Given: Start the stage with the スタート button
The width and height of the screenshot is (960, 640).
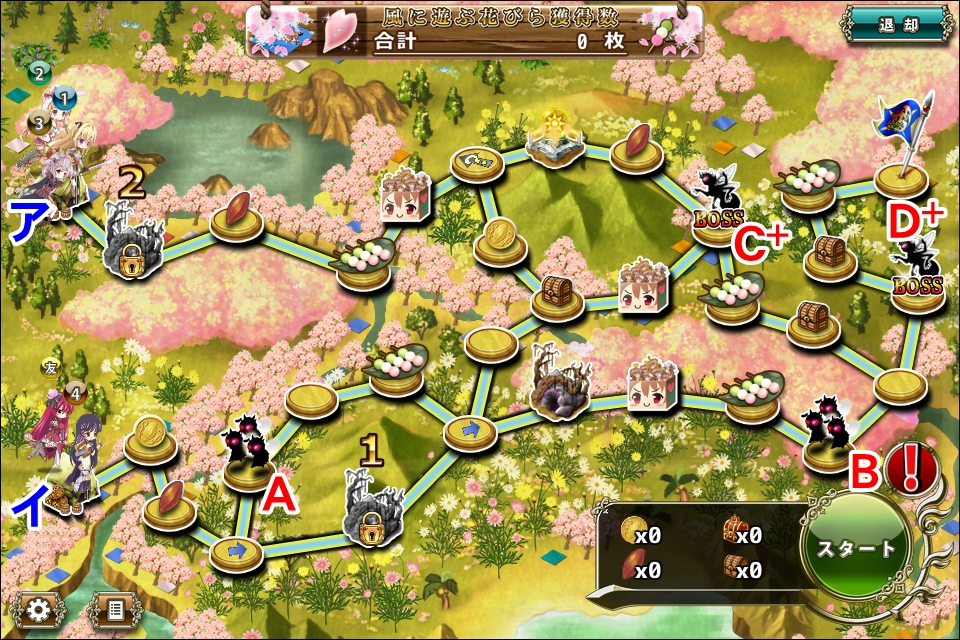Looking at the screenshot, I should pos(857,548).
